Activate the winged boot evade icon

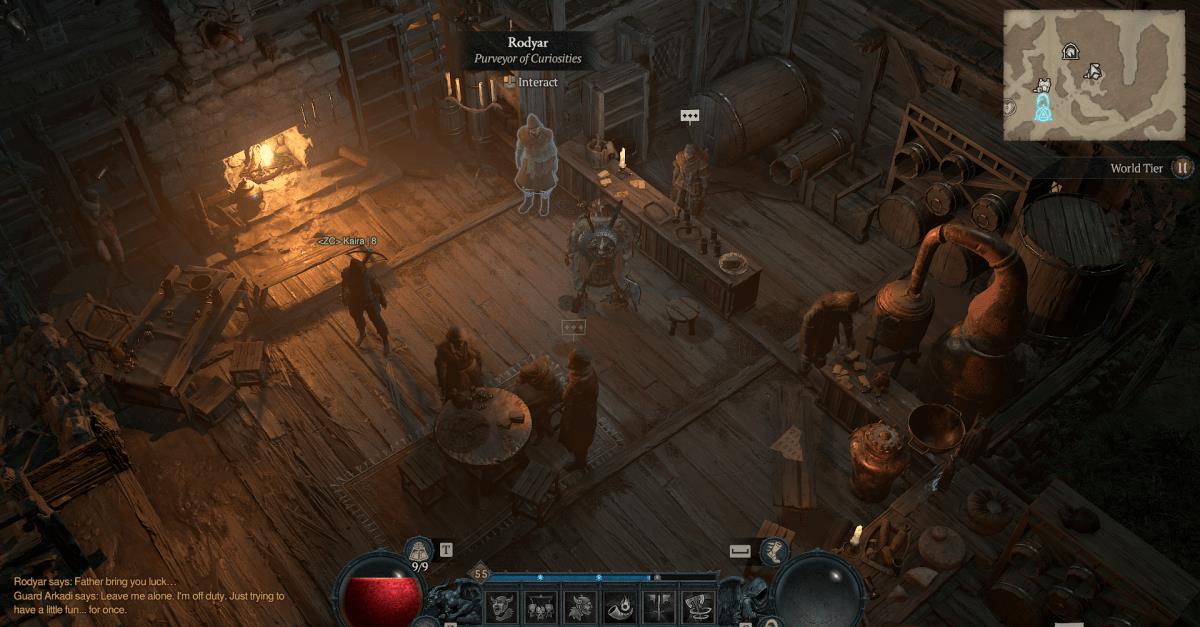[x=774, y=551]
